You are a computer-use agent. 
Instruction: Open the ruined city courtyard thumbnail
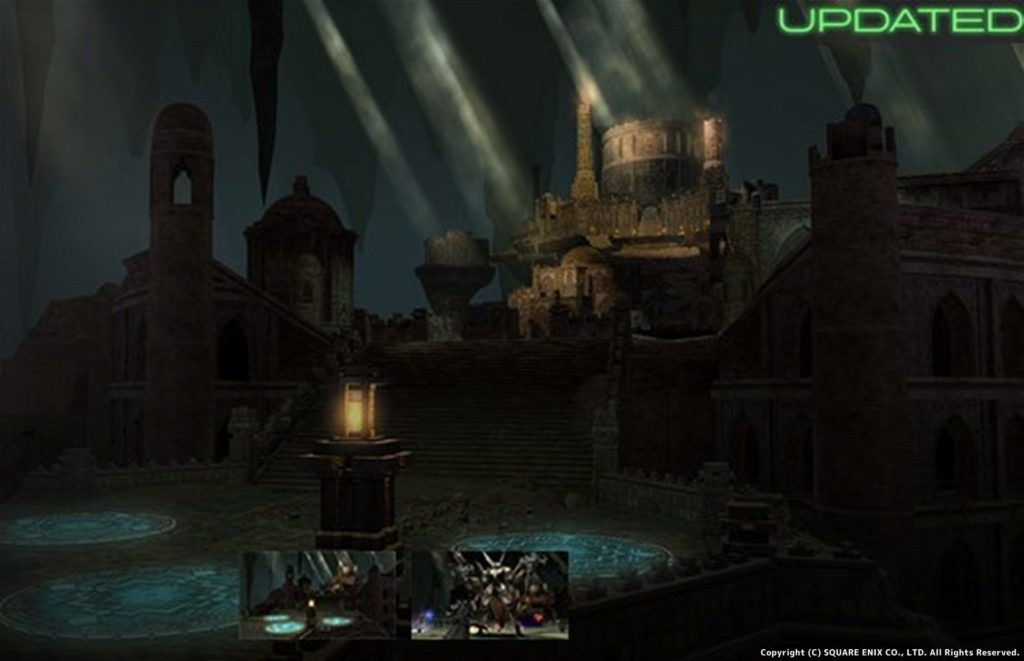[318, 595]
